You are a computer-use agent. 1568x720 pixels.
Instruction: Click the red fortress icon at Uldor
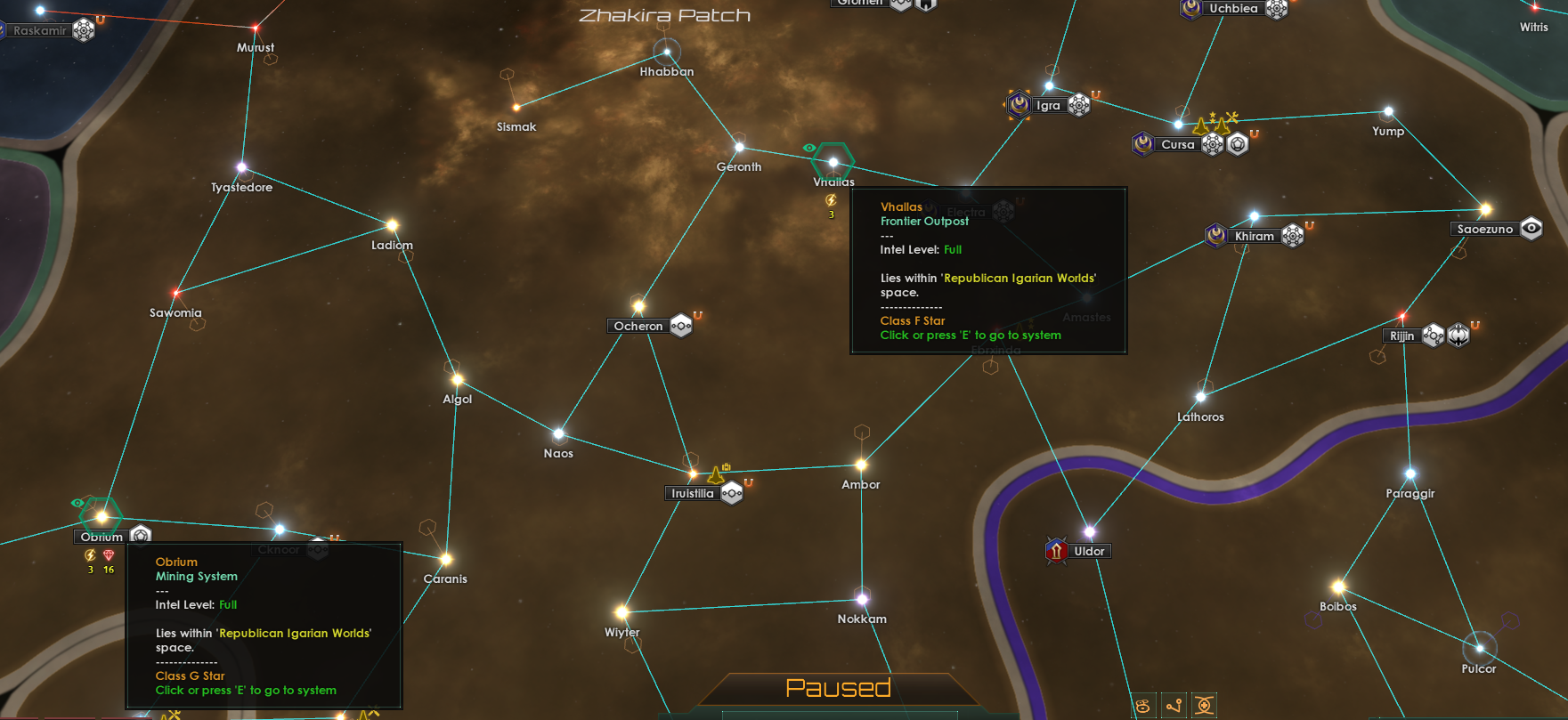pyautogui.click(x=1056, y=550)
